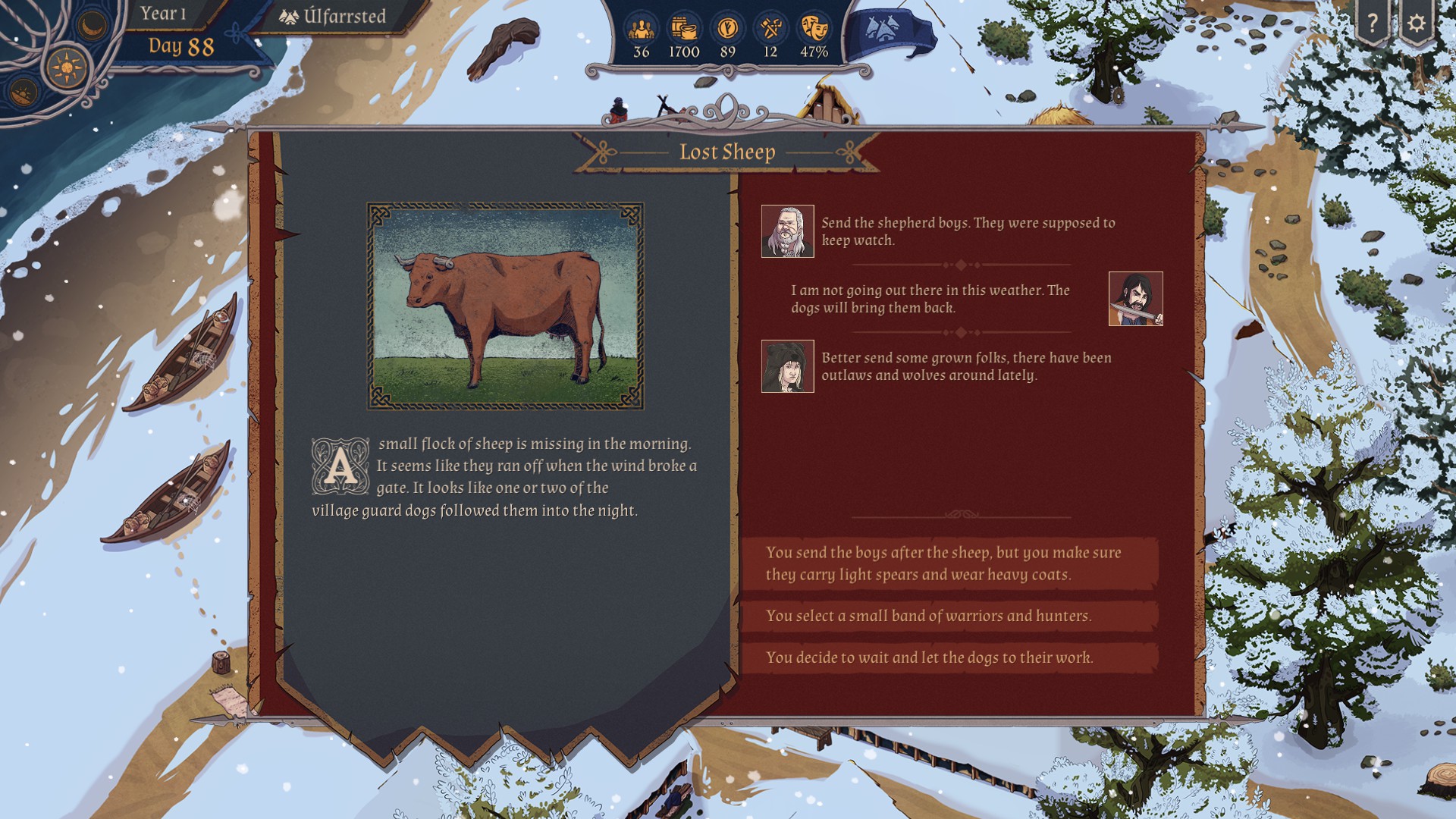This screenshot has height=819, width=1456.
Task: Click the shield icon showing 89
Action: click(x=727, y=30)
